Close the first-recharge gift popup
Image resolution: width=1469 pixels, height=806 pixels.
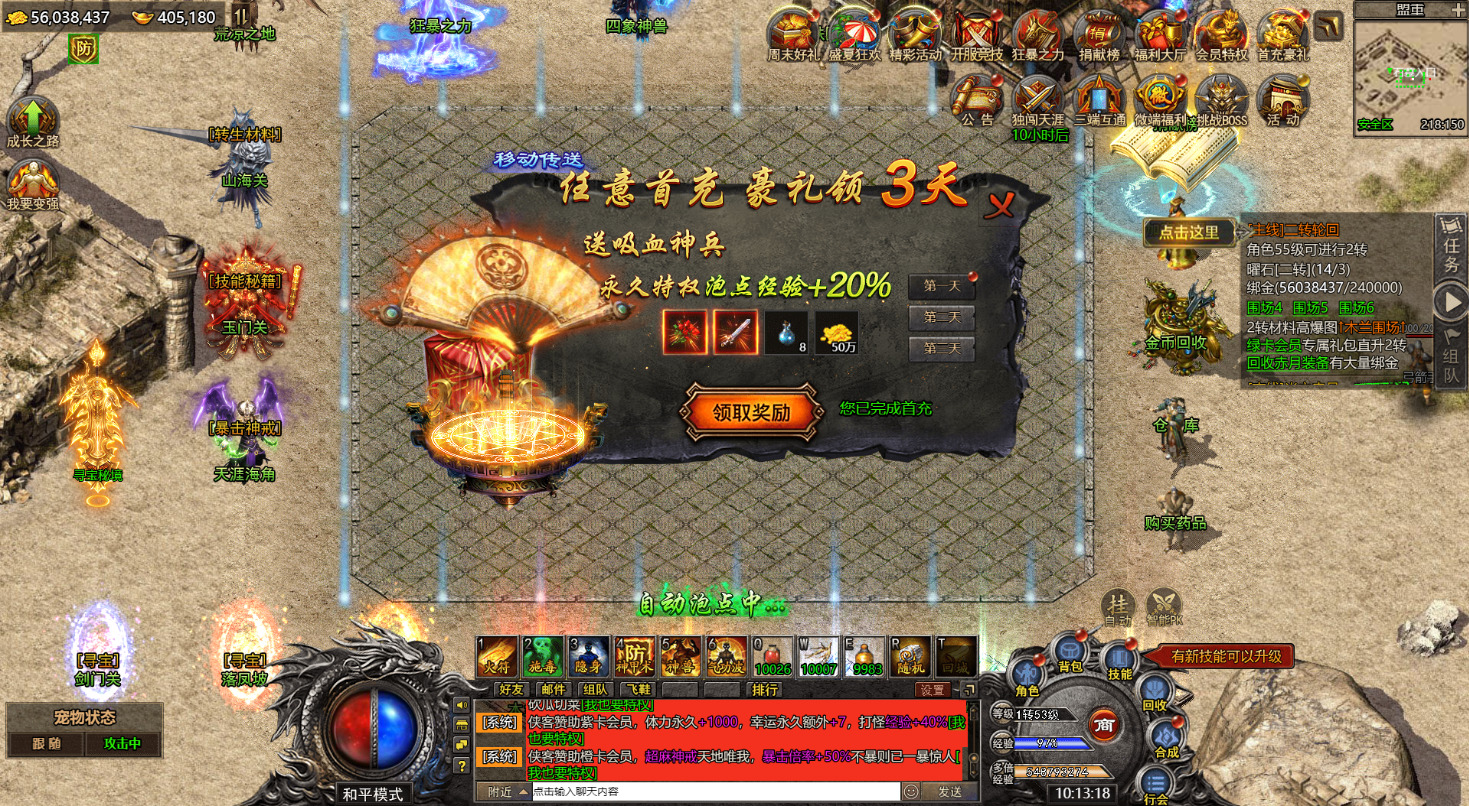point(999,207)
